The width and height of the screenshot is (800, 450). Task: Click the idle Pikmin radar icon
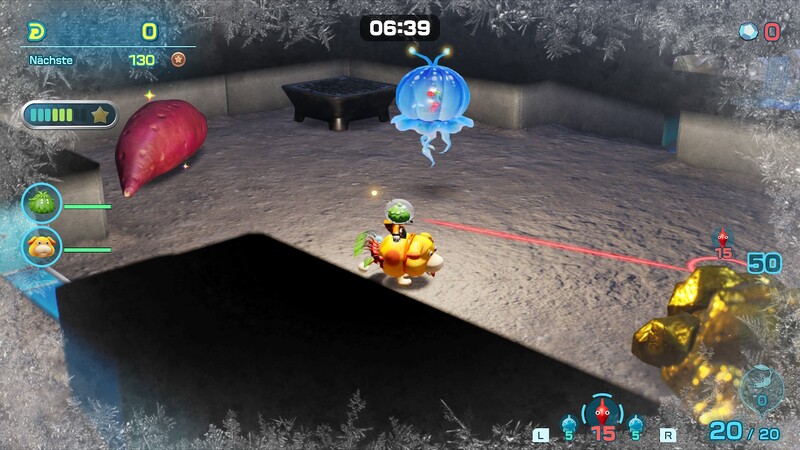[x=760, y=388]
